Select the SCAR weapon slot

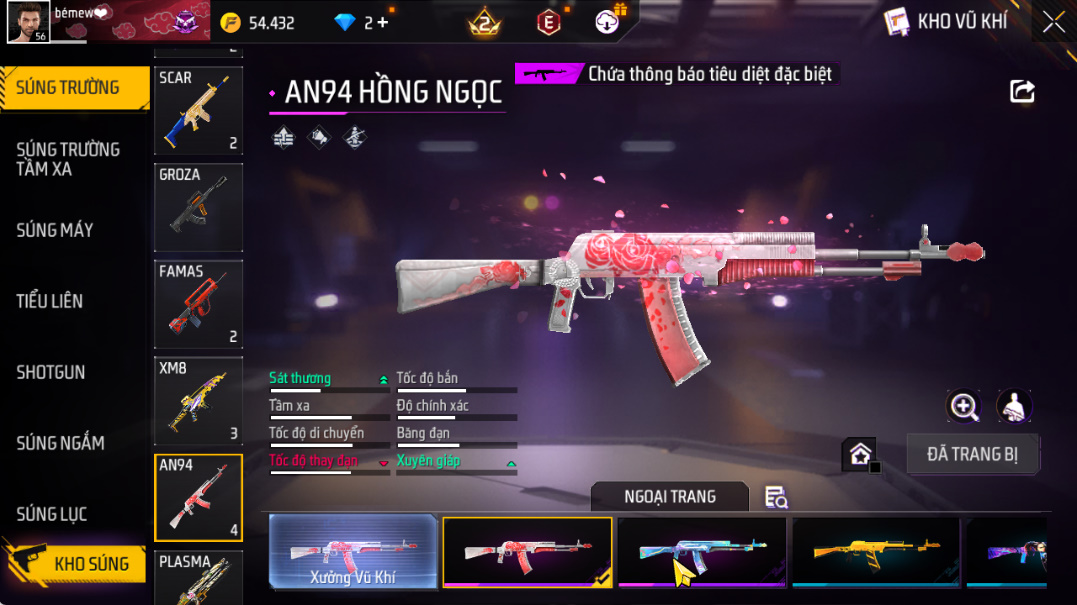[198, 110]
